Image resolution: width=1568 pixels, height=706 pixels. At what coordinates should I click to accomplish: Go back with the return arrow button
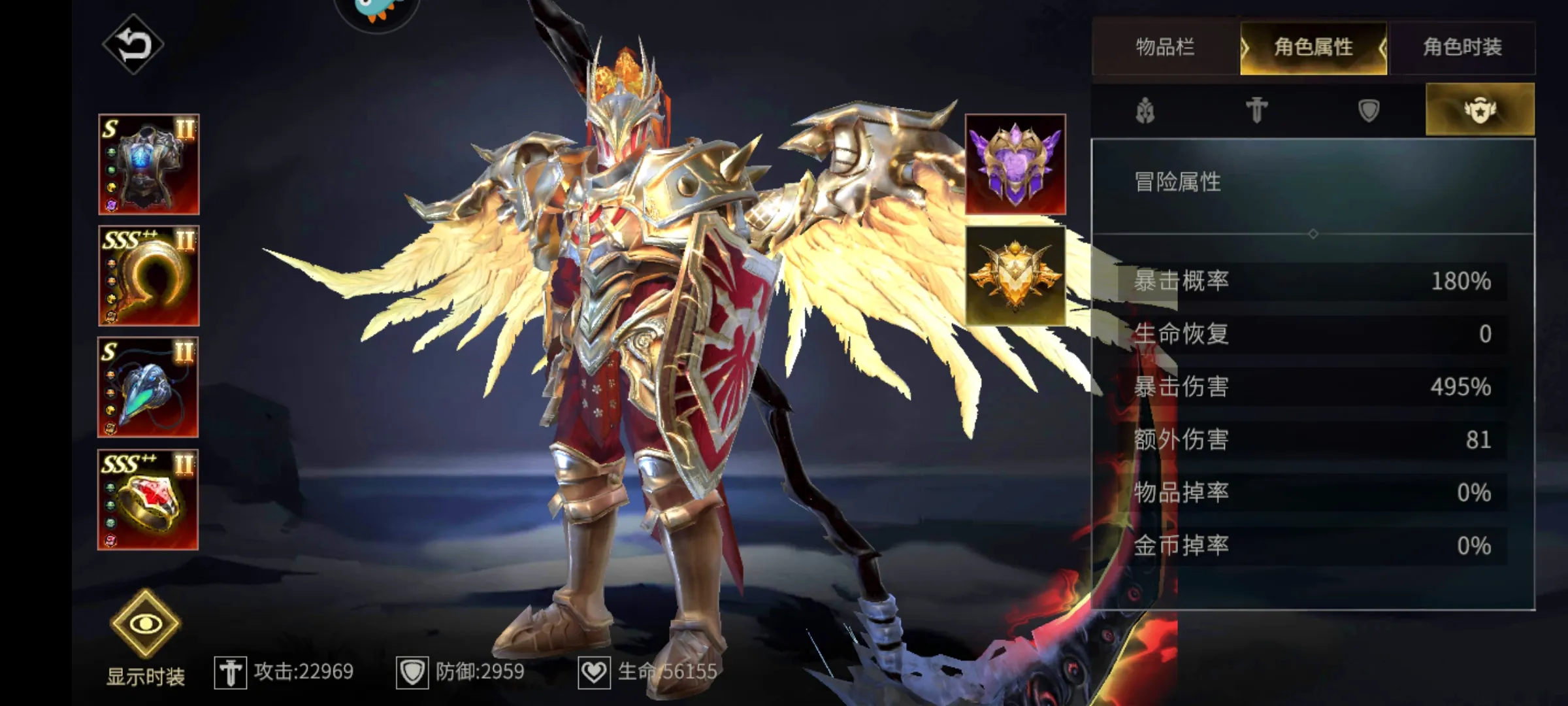click(133, 44)
